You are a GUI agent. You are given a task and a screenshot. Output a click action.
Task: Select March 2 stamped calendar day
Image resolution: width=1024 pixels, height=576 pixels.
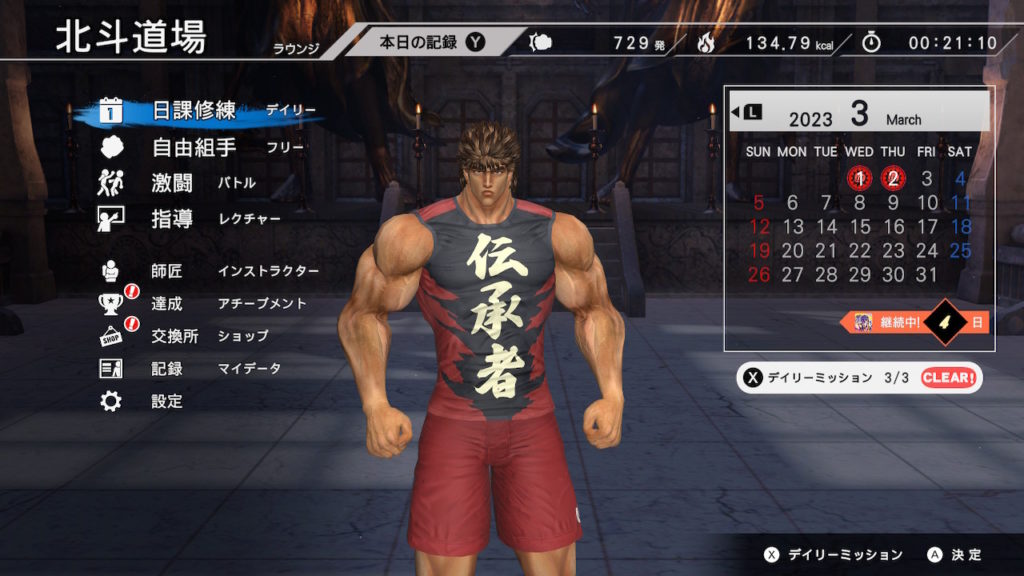(893, 179)
